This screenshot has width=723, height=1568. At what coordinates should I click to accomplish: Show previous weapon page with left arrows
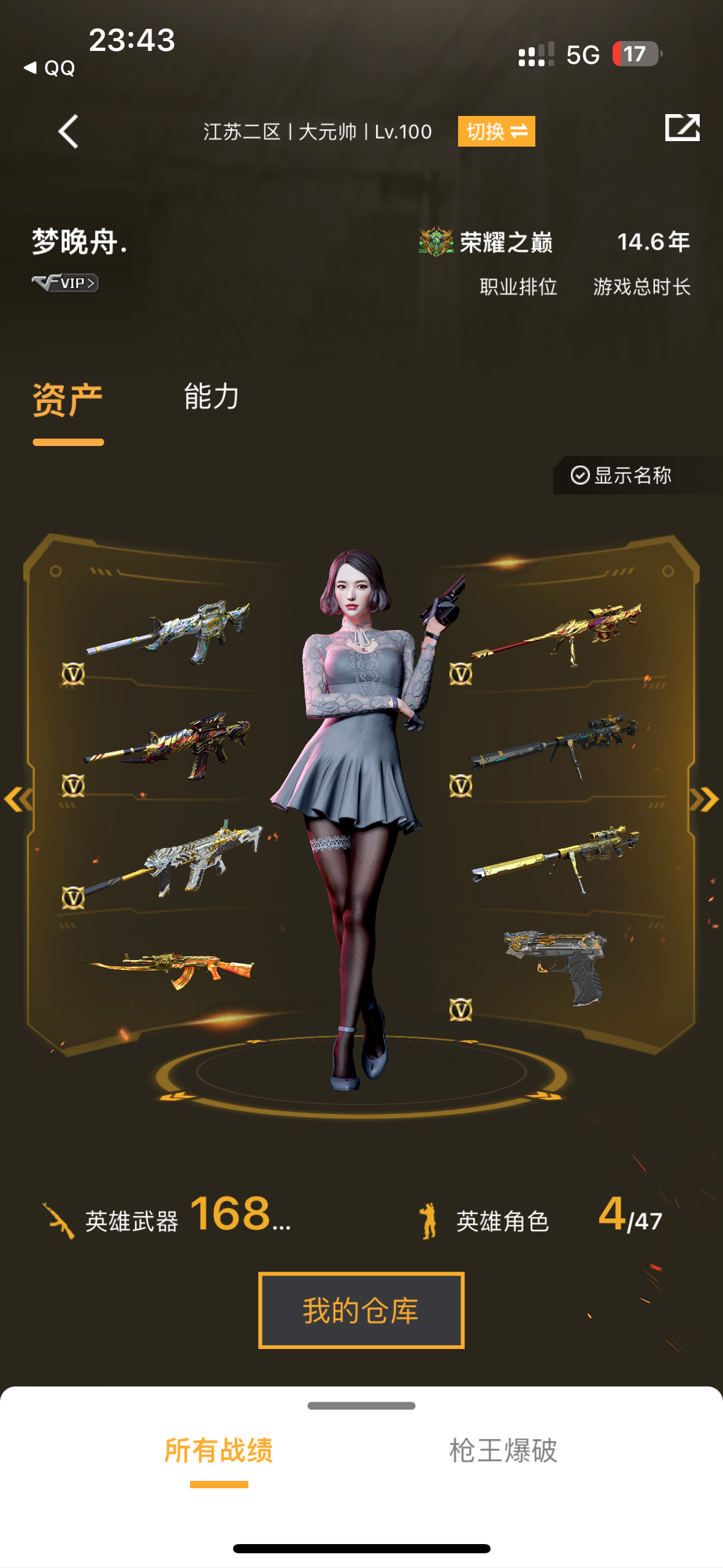(x=18, y=799)
